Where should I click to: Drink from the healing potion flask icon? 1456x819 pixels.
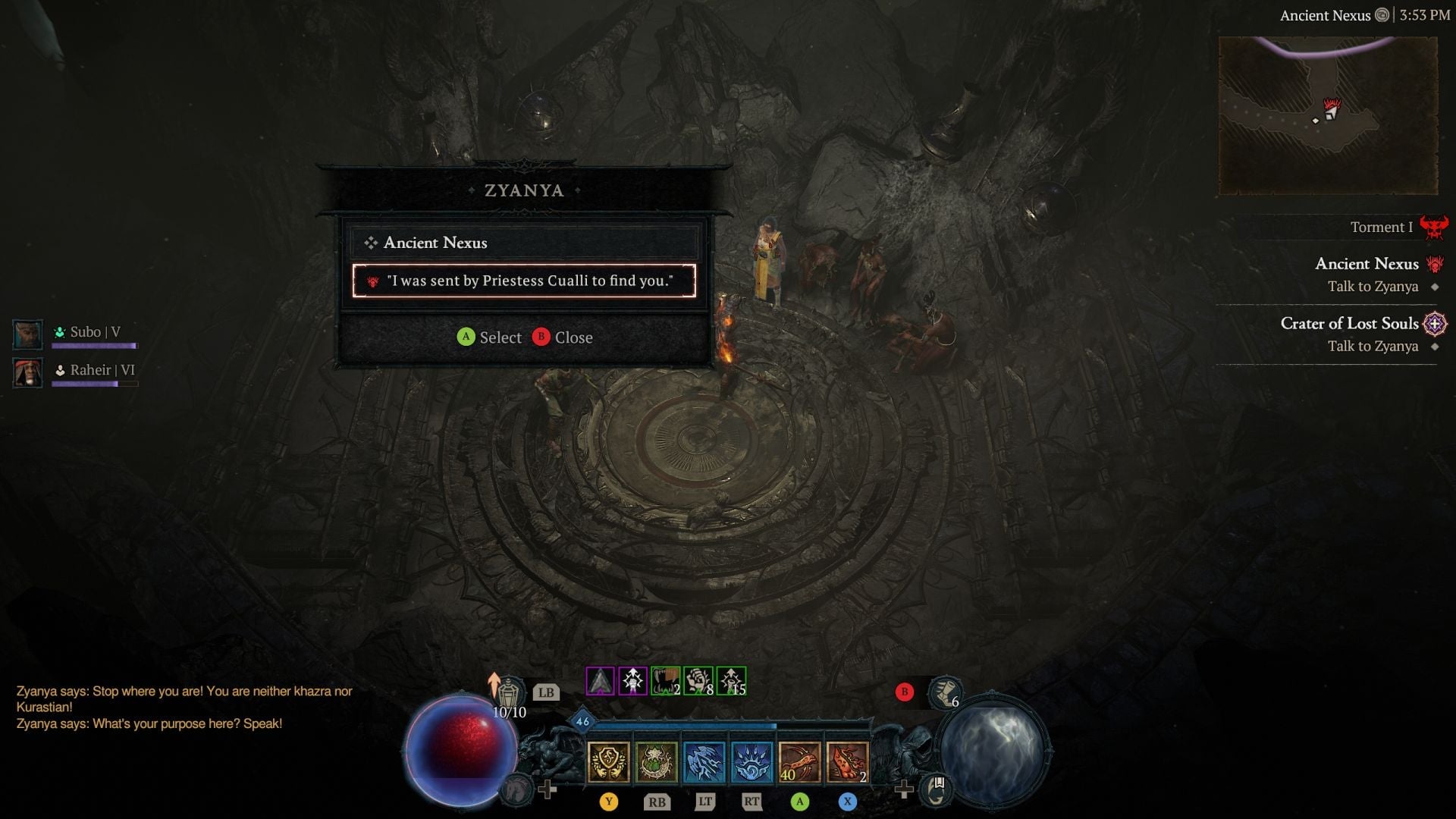pos(509,693)
